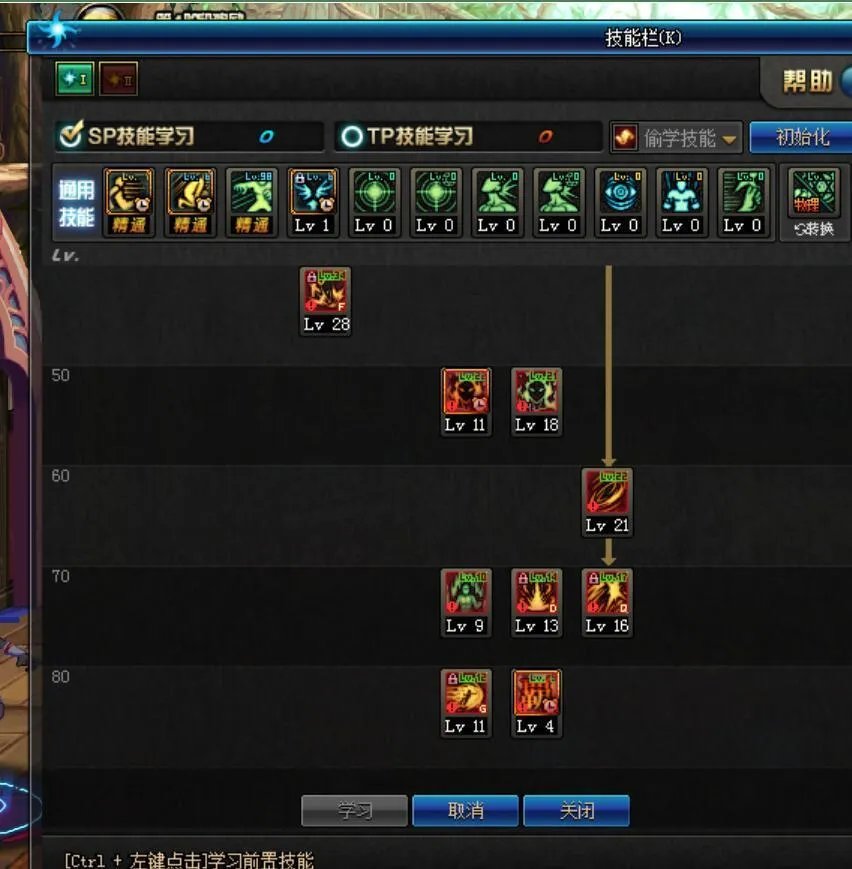The image size is (852, 869).
Task: Select the Lv 28 skill icon
Action: pyautogui.click(x=326, y=292)
